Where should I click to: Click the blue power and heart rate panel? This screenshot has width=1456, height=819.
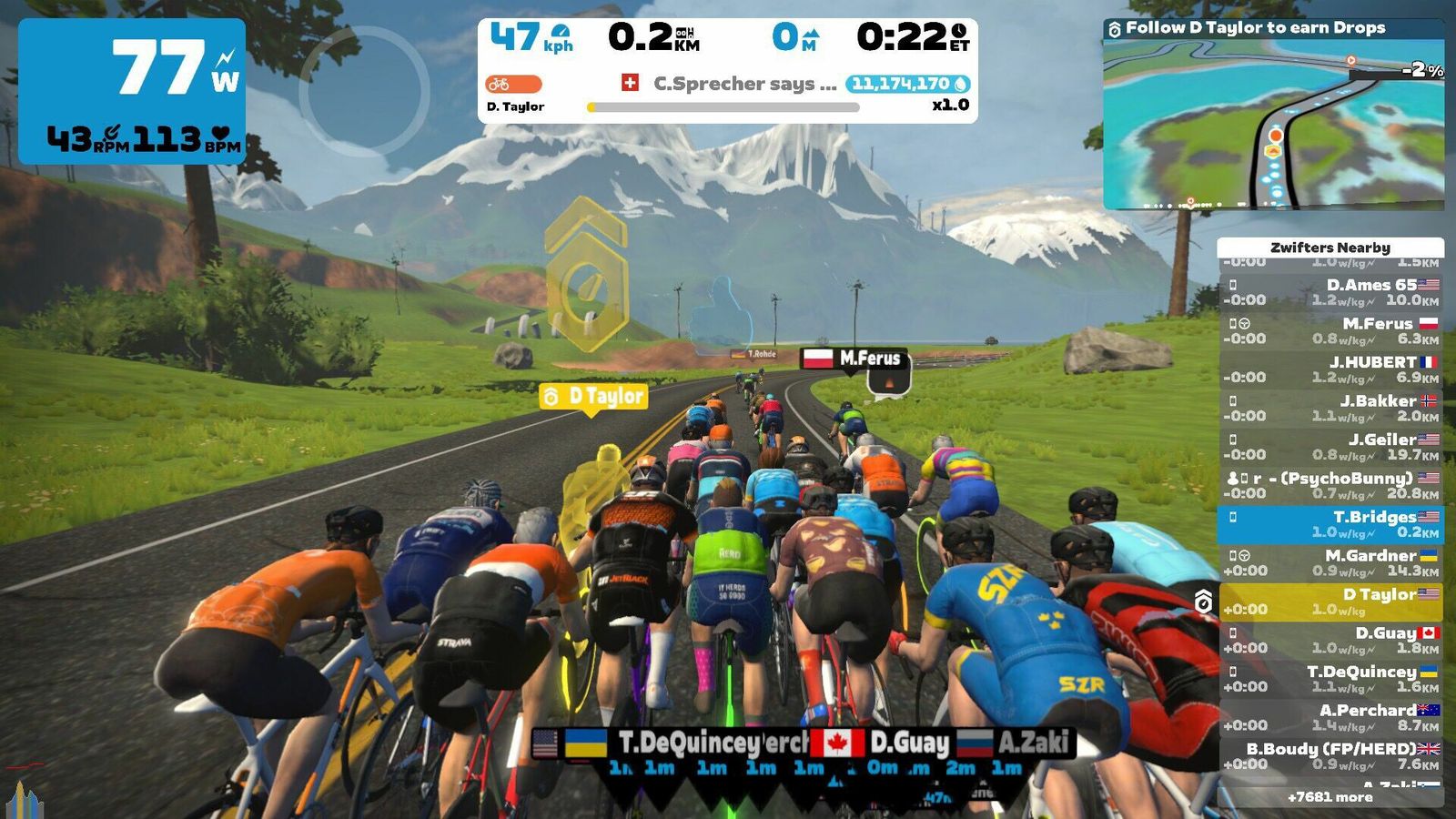(x=132, y=92)
